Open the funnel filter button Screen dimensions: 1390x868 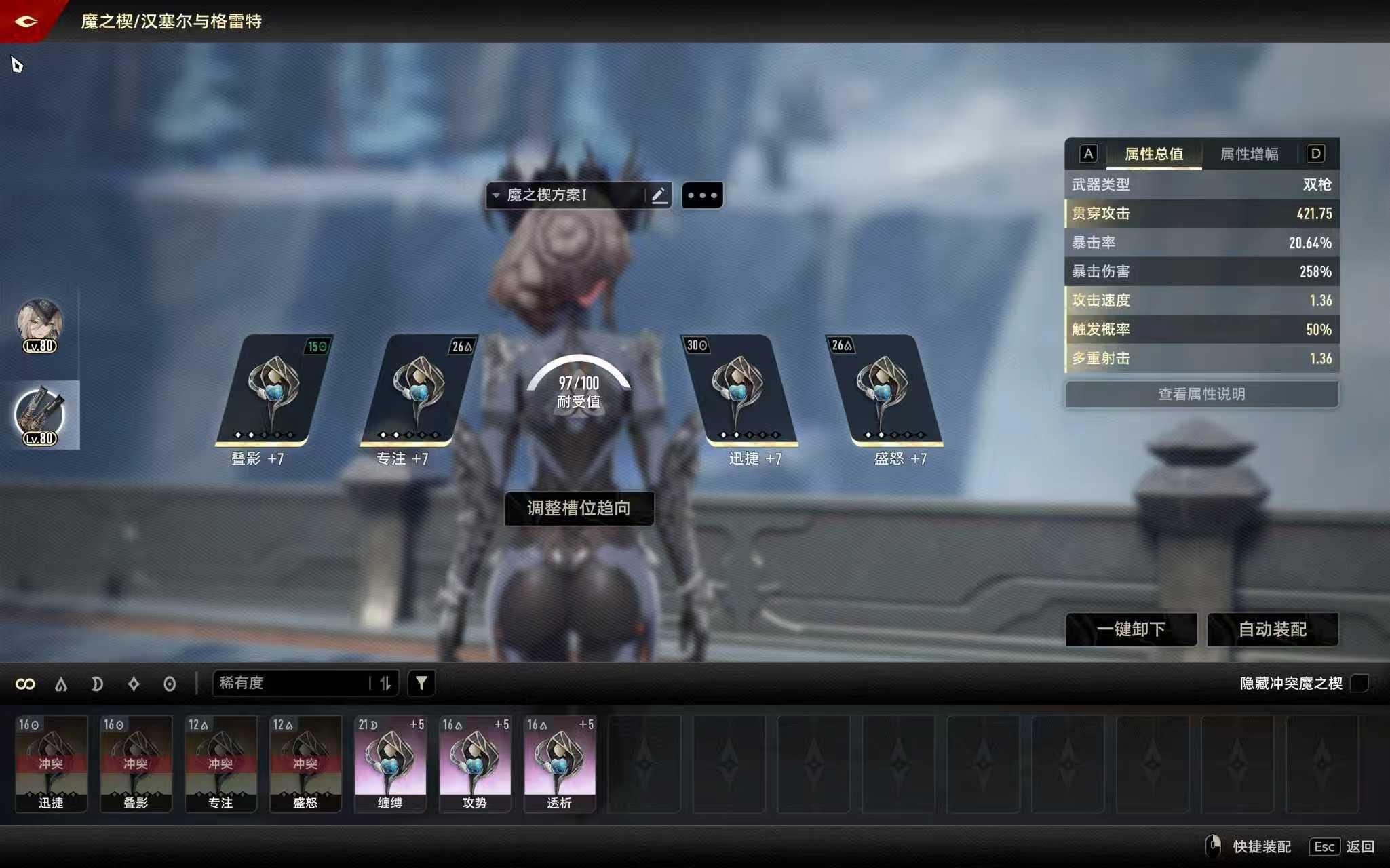pos(421,683)
